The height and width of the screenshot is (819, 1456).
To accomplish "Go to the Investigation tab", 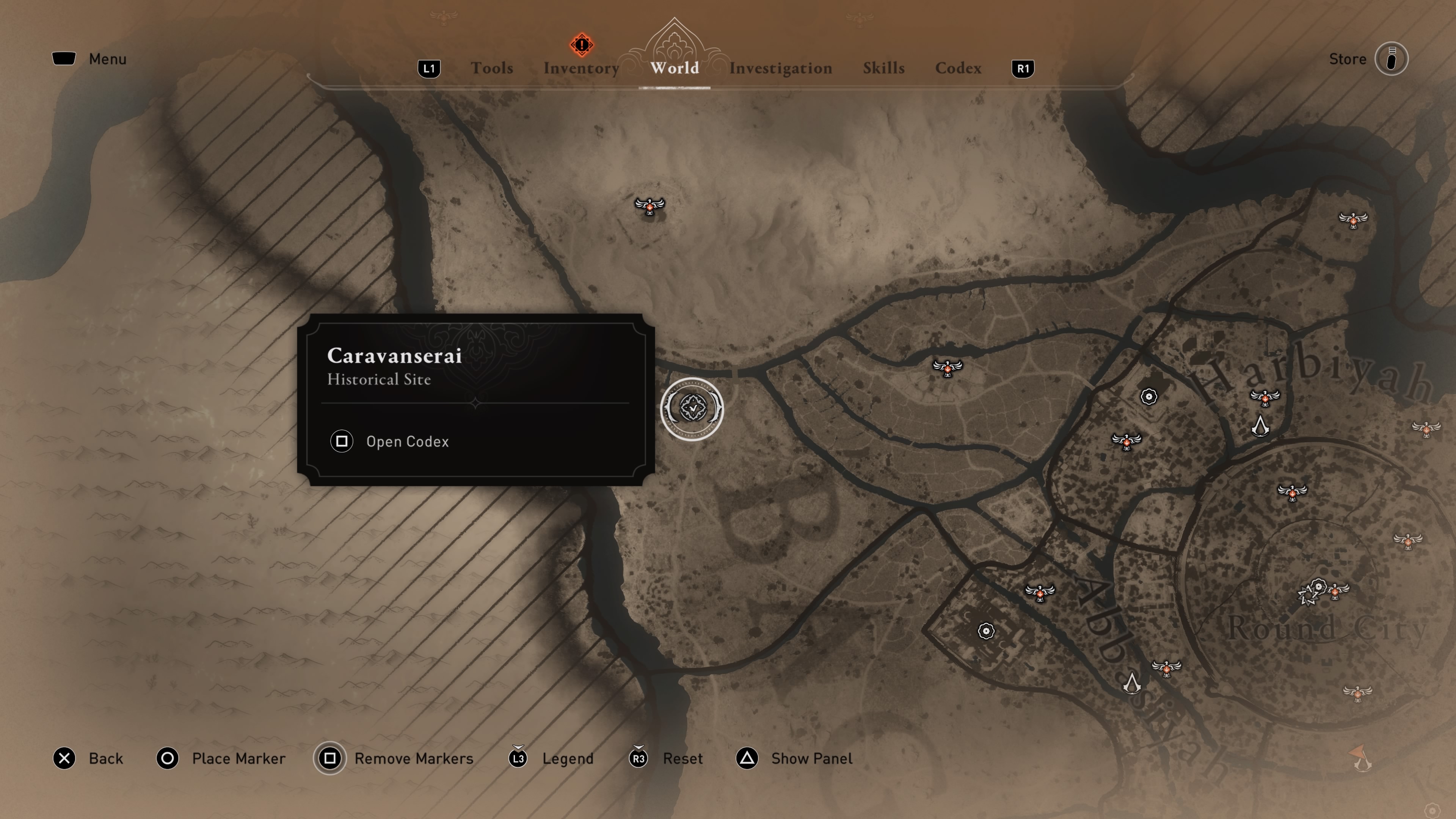I will tap(780, 68).
